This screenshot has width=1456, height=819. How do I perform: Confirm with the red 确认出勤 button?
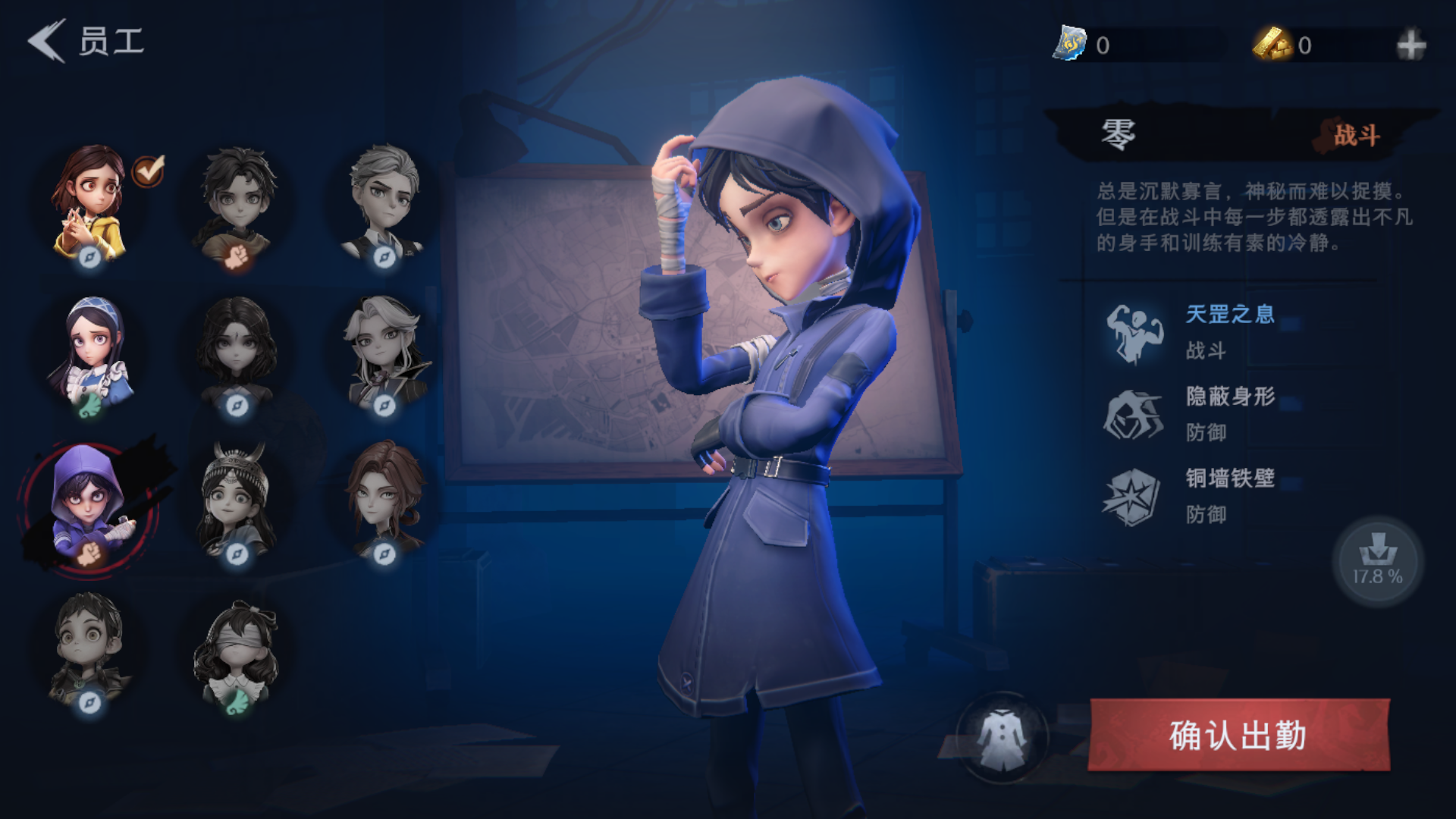[1238, 735]
